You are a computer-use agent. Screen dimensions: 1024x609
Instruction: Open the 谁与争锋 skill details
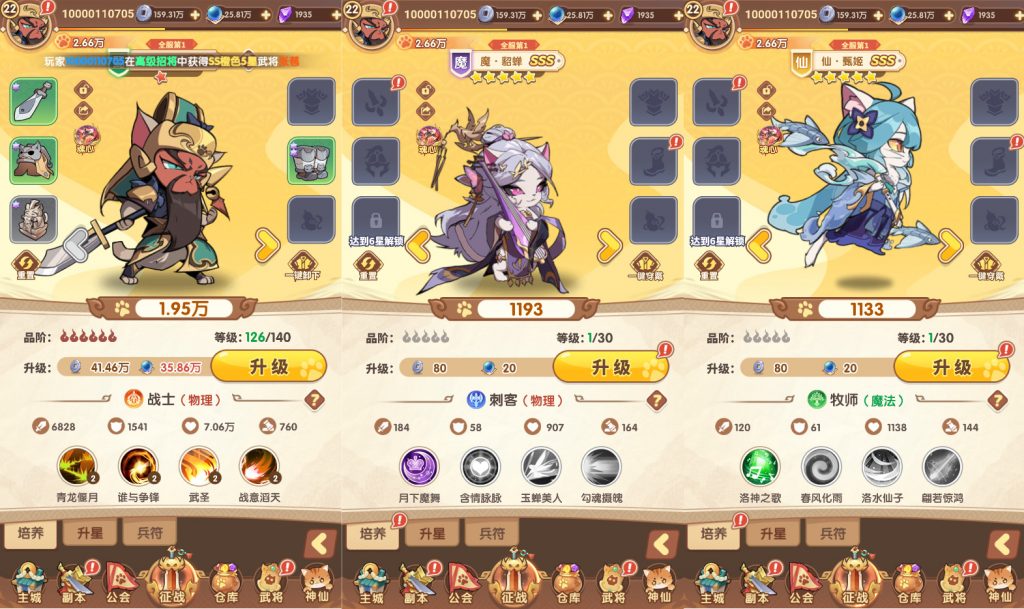pos(139,466)
